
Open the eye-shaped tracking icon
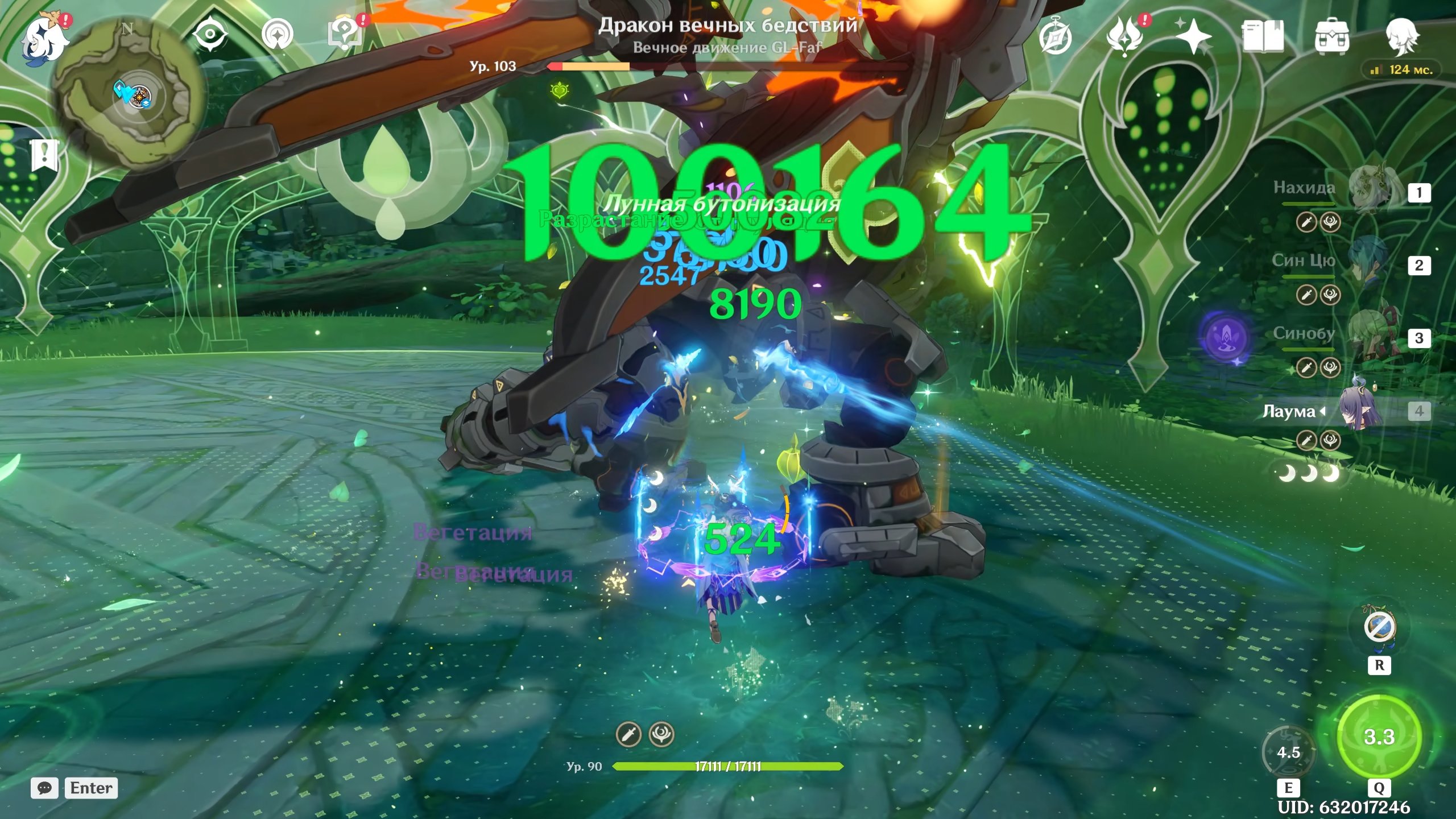pos(210,35)
